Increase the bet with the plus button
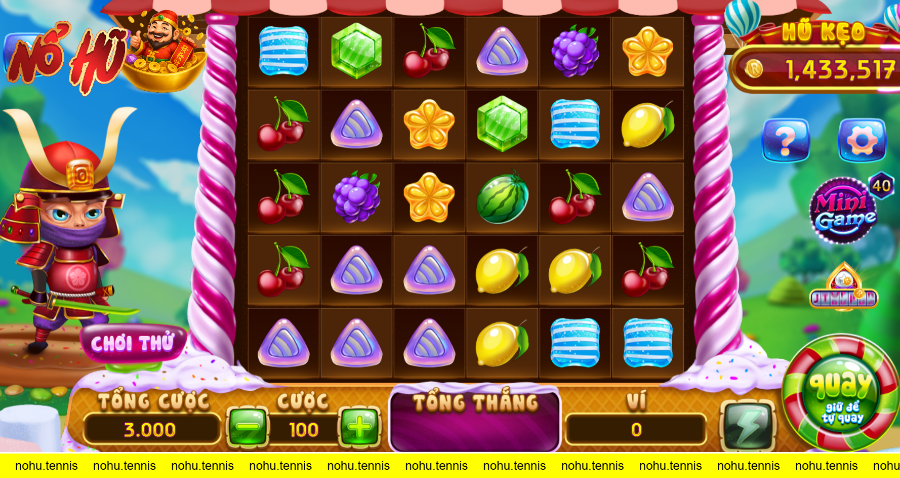 click(x=359, y=428)
